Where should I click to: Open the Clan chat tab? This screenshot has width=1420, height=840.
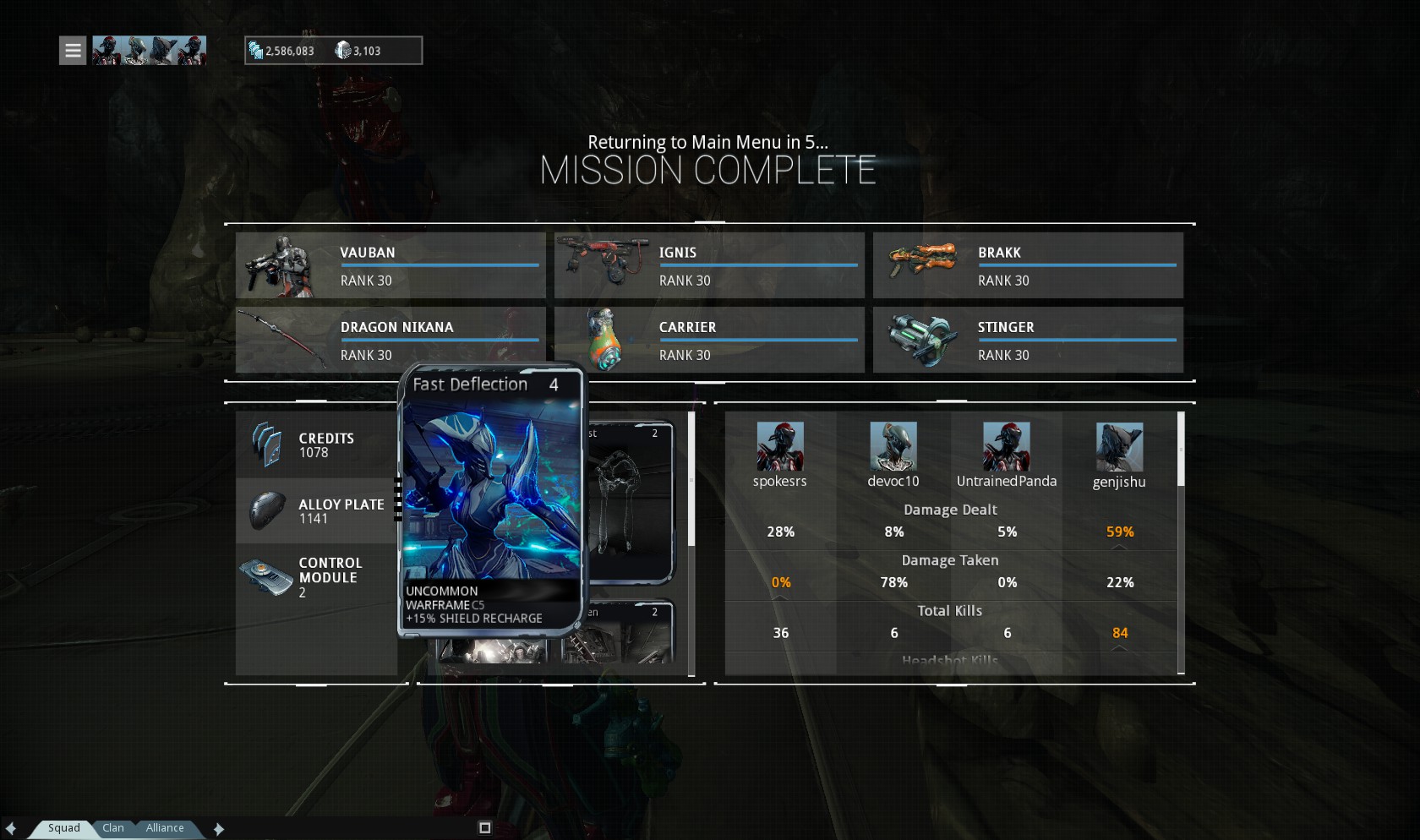[x=113, y=828]
